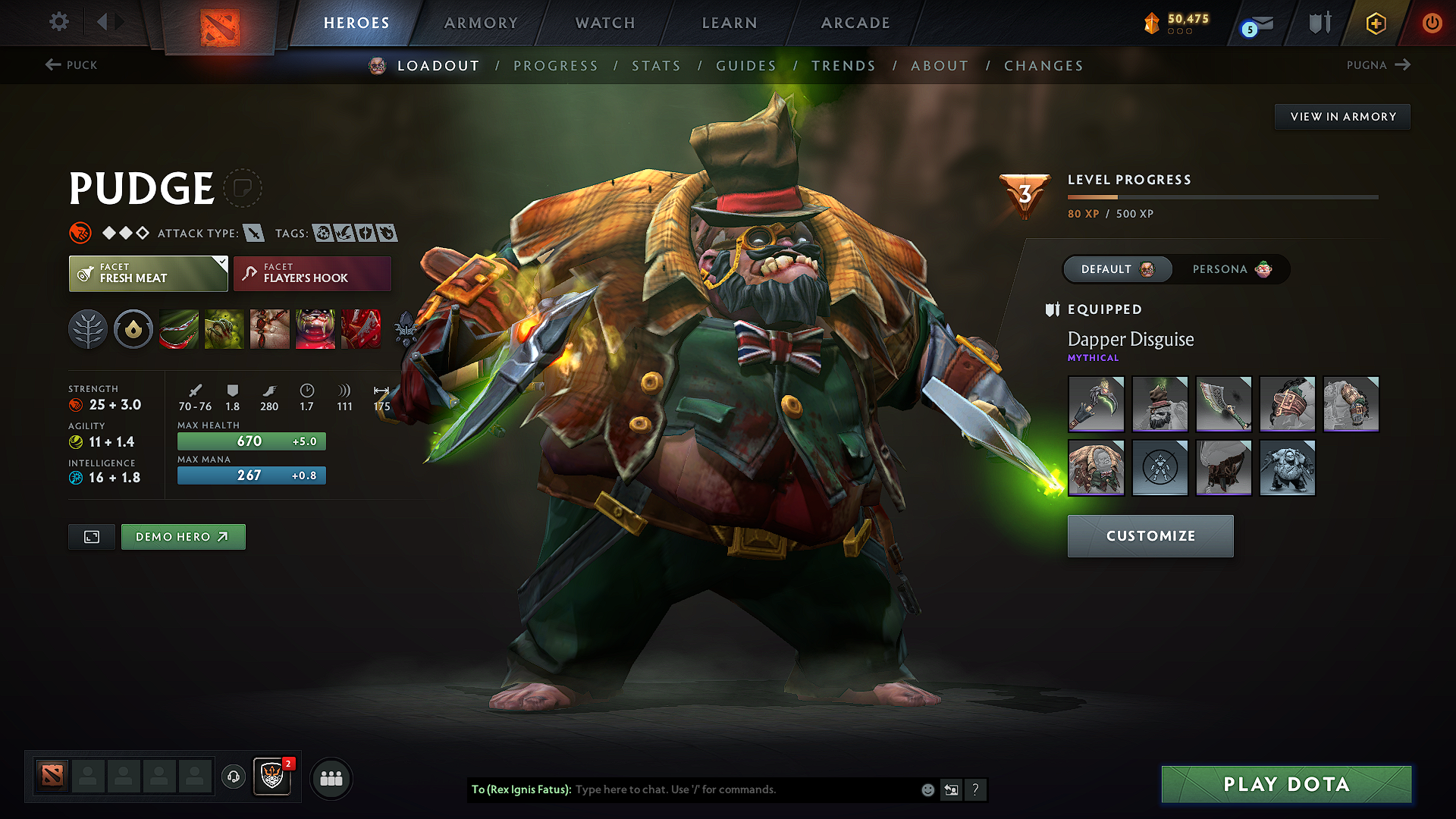The image size is (1456, 819).
Task: Click the shards balance icon in top bar
Action: pos(1151,22)
